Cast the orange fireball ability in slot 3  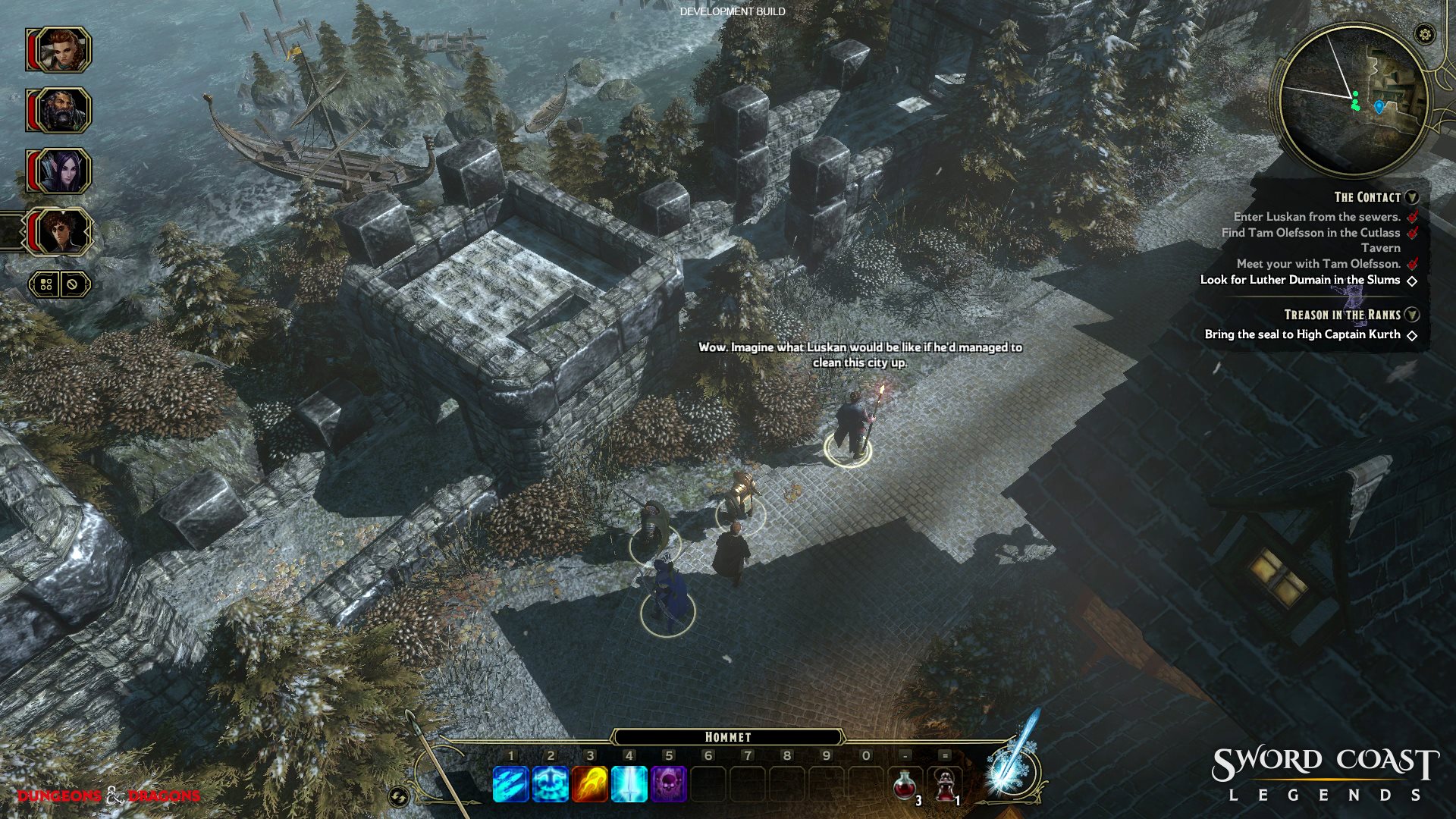coord(590,783)
